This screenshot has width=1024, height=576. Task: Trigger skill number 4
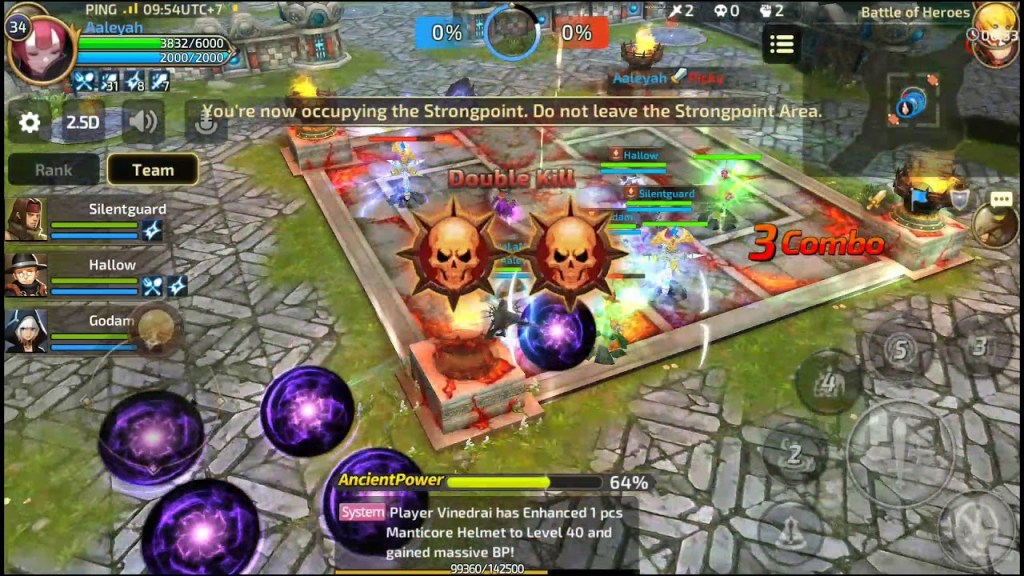(827, 382)
